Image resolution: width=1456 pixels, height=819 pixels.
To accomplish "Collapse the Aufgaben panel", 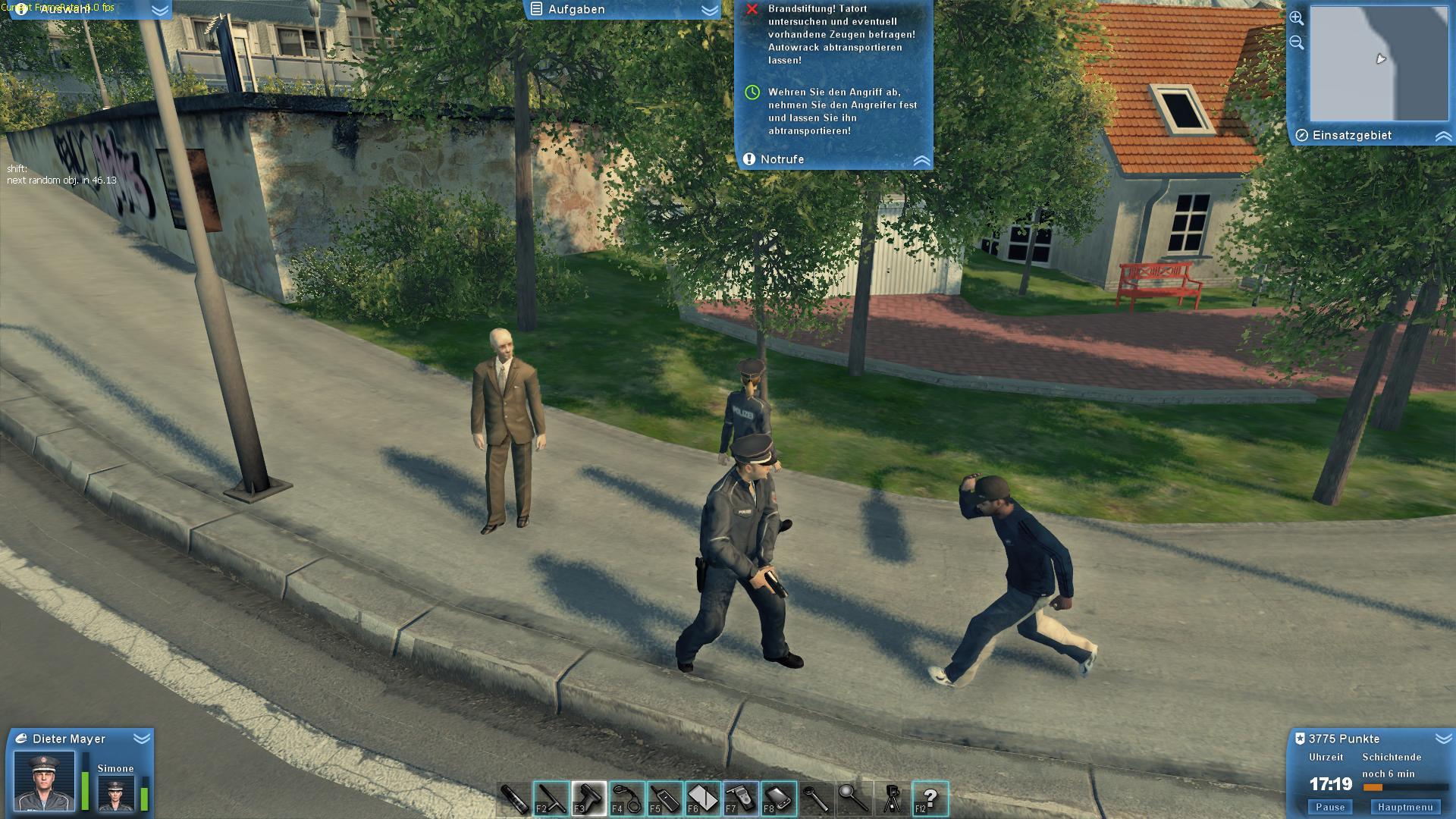I will coord(708,10).
